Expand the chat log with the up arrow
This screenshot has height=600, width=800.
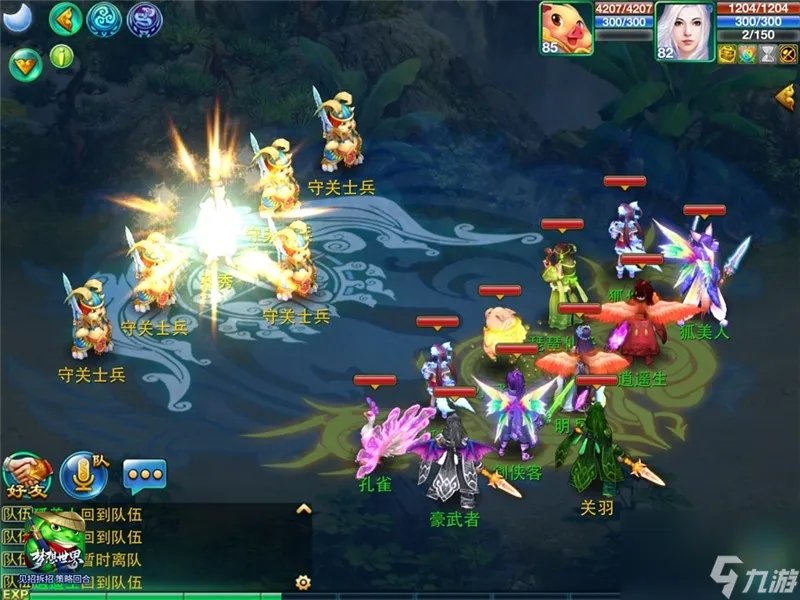coord(304,509)
